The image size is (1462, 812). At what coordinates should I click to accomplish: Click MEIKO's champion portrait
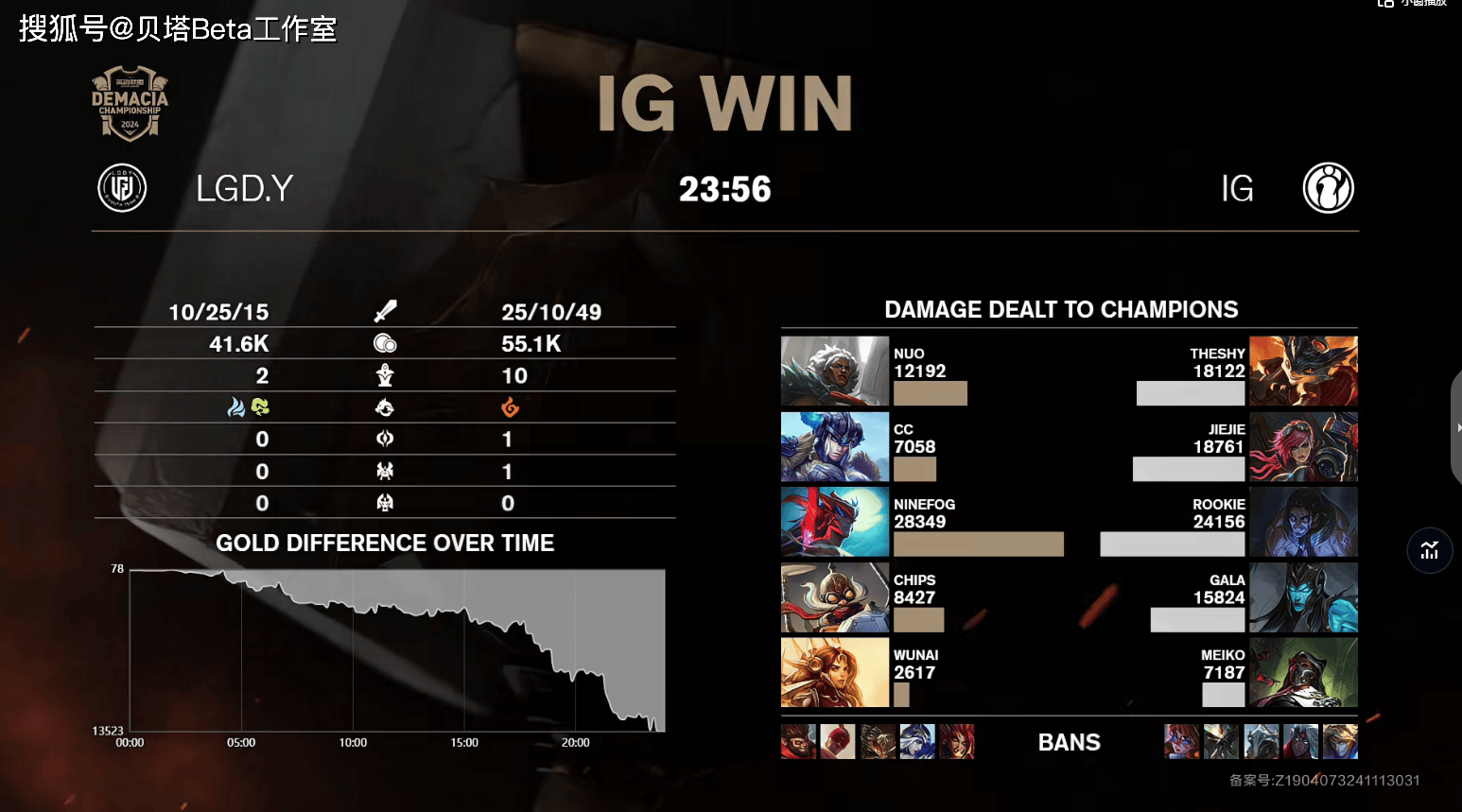1303,672
